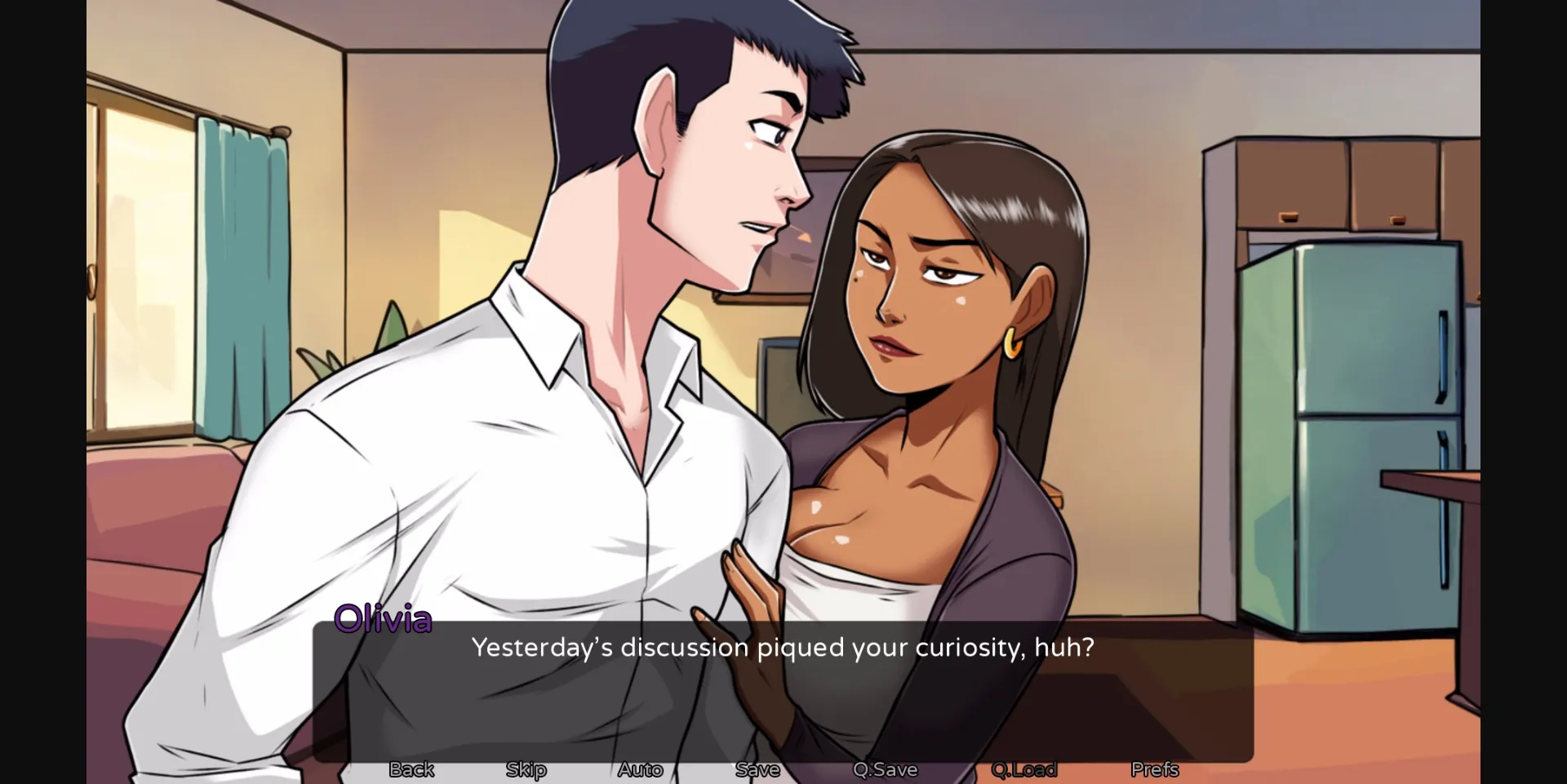
Task: Rewind to the previous line with Back
Action: (411, 769)
